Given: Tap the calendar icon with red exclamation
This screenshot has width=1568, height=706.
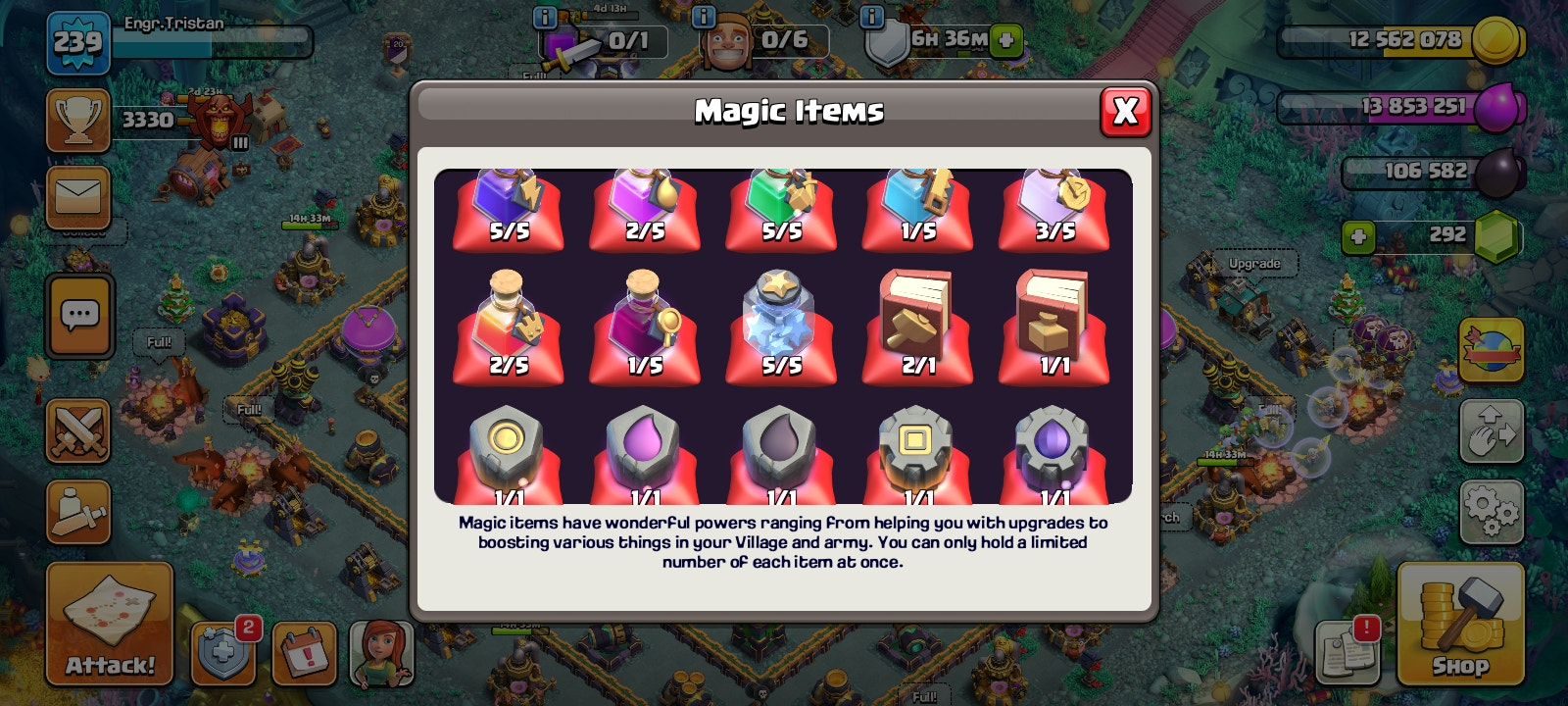Looking at the screenshot, I should click(304, 652).
